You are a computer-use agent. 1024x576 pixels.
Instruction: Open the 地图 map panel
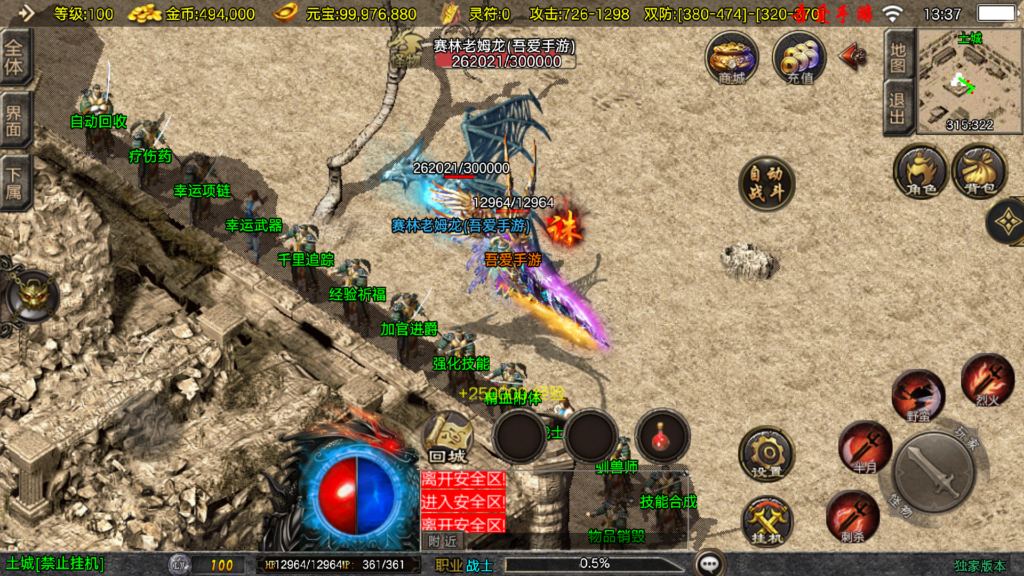click(x=898, y=55)
